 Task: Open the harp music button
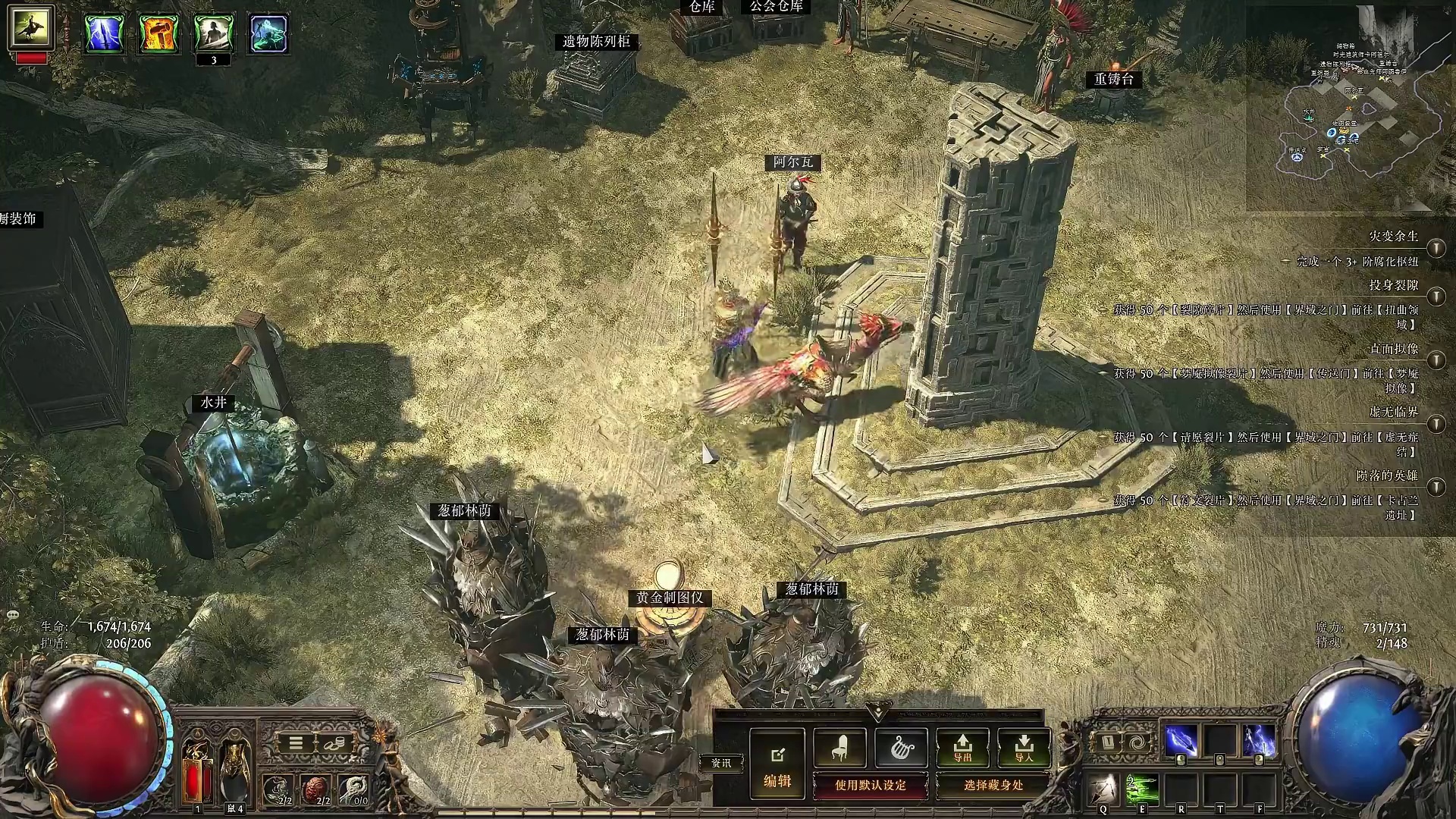coord(901,747)
